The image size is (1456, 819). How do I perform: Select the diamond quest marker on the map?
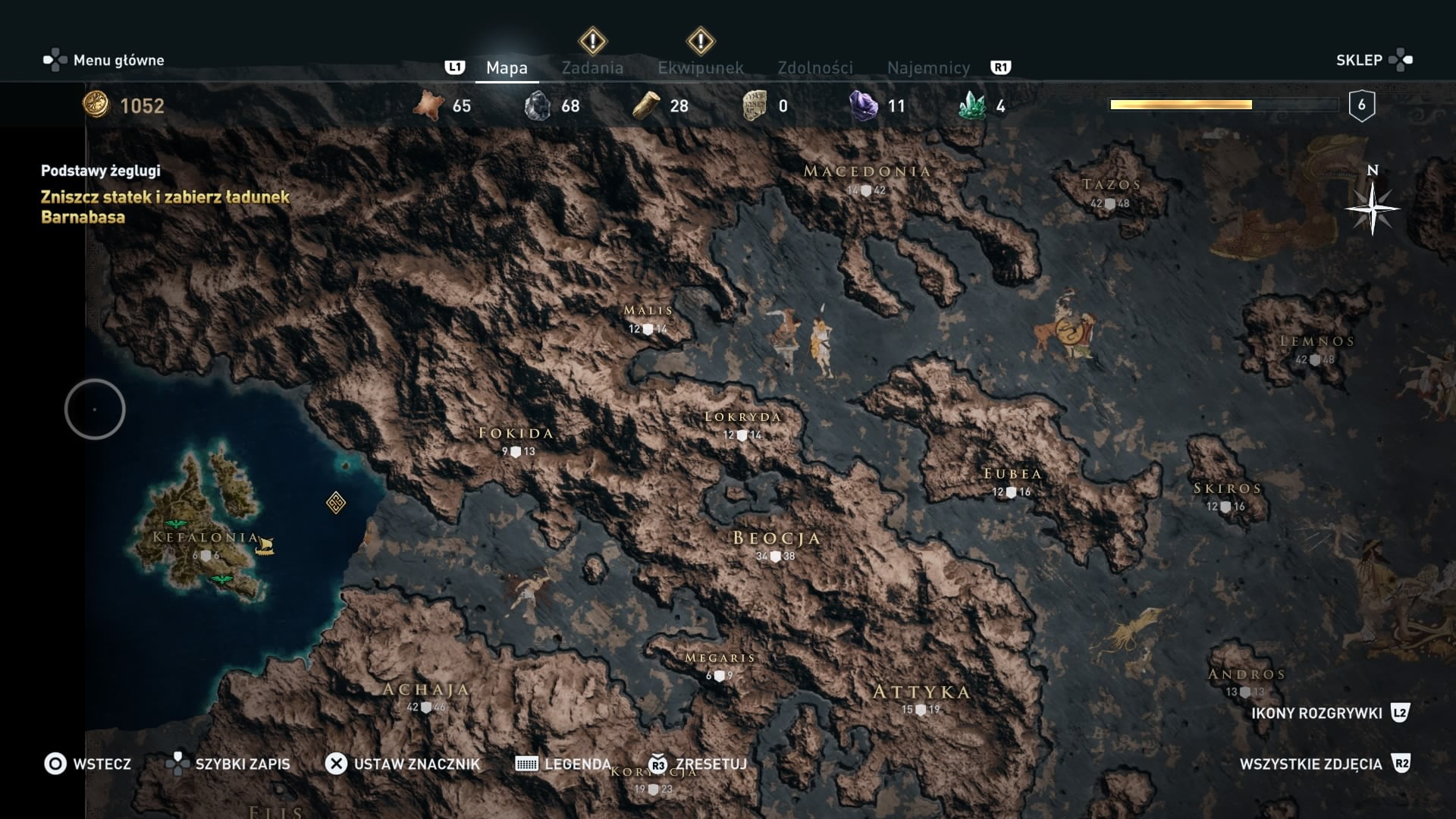point(336,502)
